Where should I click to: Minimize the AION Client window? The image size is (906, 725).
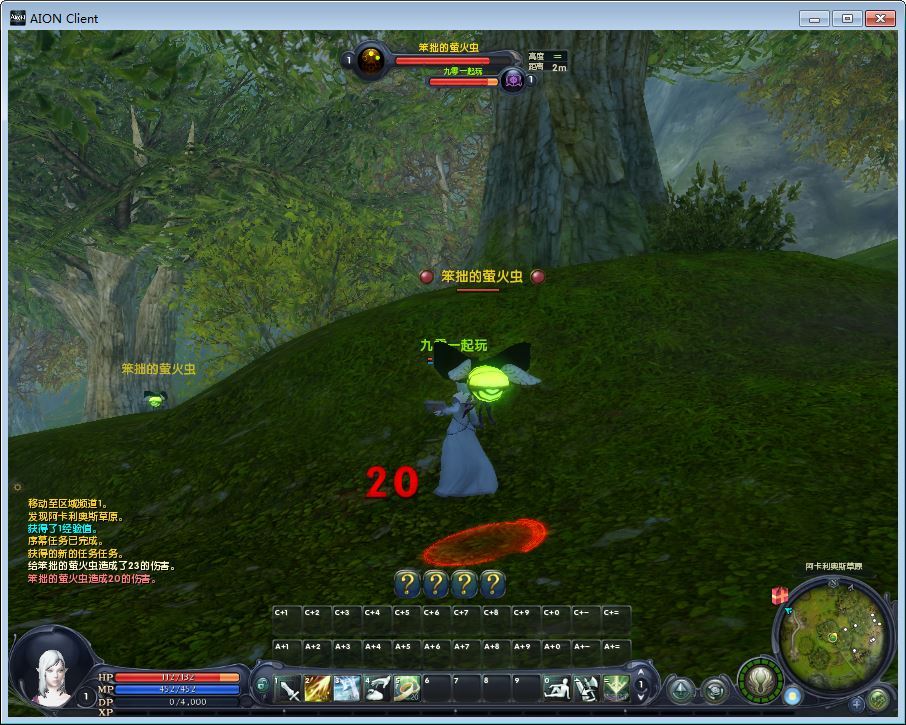click(x=815, y=18)
